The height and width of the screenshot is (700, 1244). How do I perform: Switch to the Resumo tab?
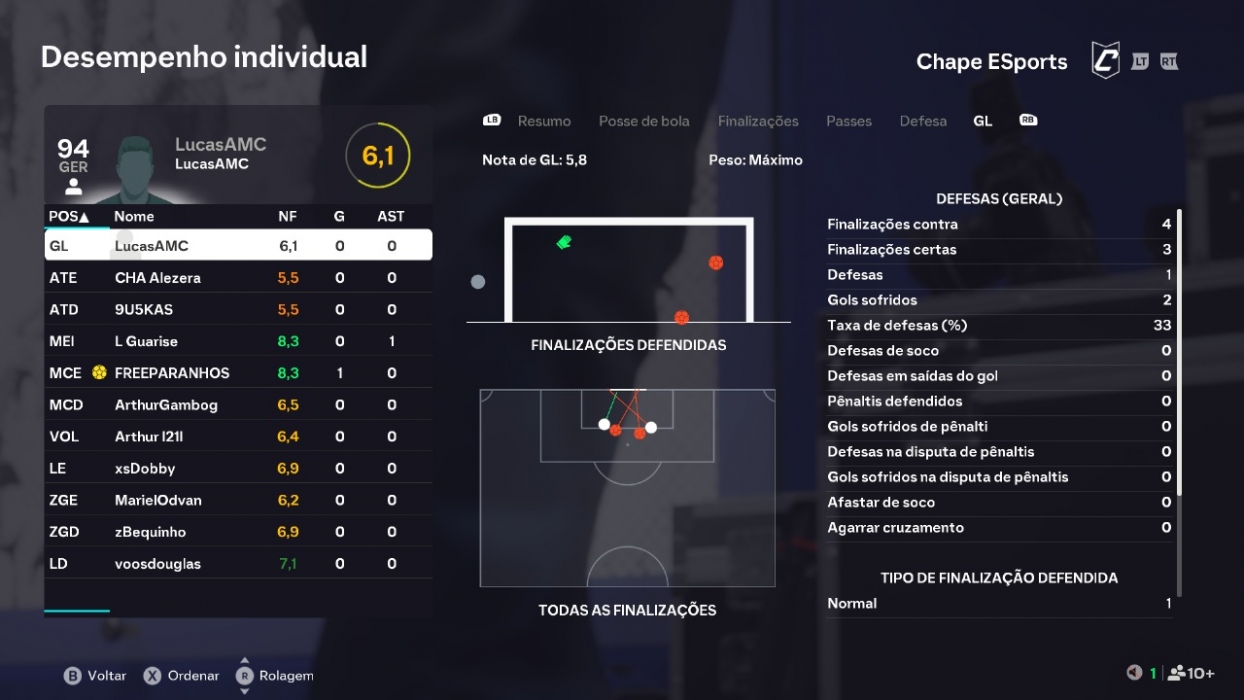click(x=544, y=121)
